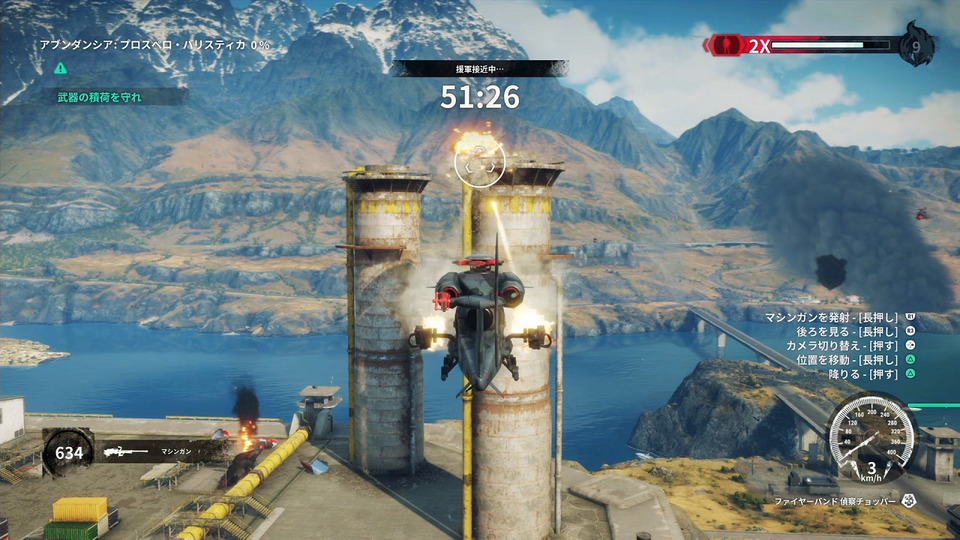
Task: Click the green warning triangle icon
Action: tap(61, 68)
